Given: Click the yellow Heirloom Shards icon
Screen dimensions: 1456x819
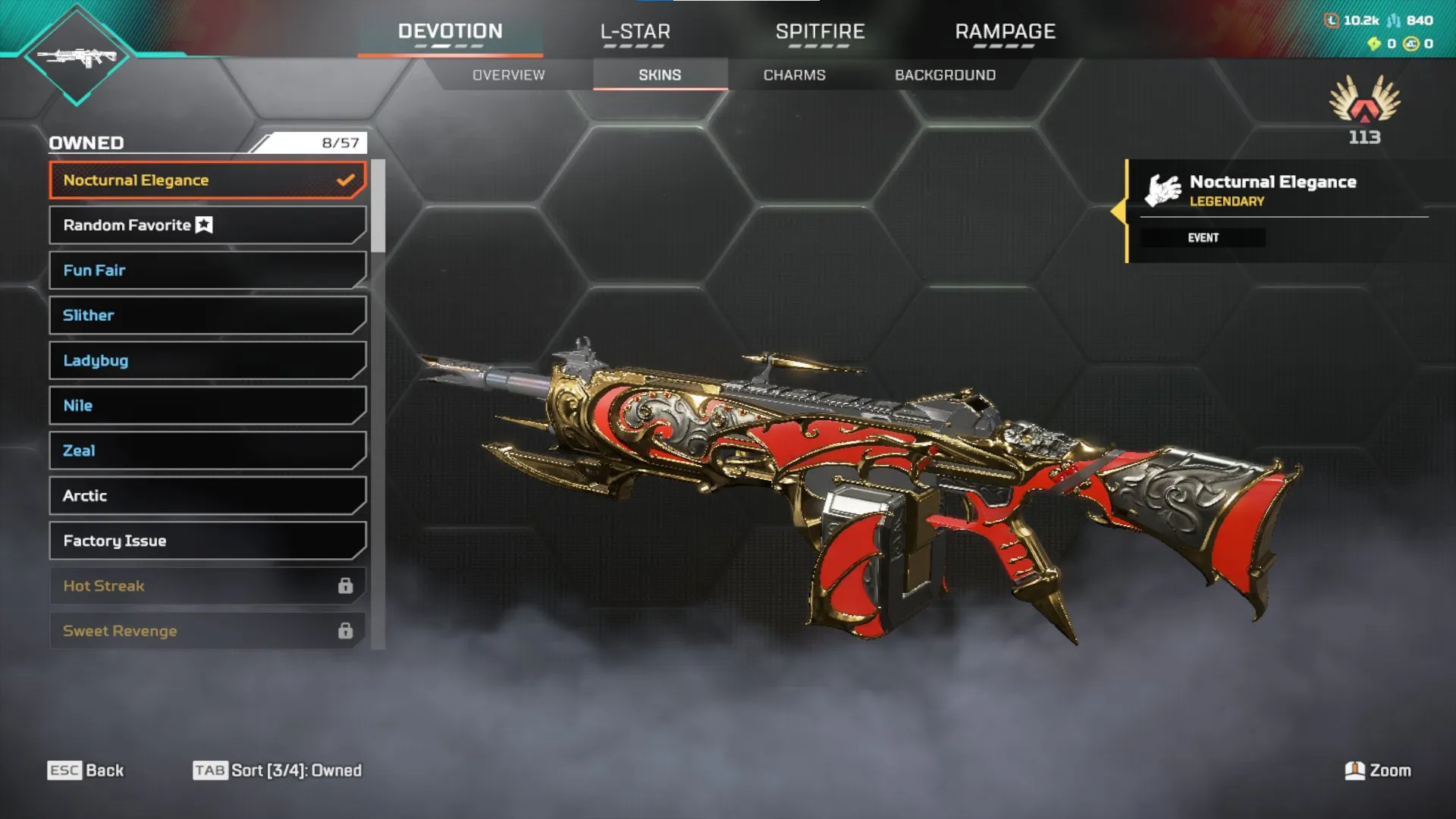Looking at the screenshot, I should 1374,44.
